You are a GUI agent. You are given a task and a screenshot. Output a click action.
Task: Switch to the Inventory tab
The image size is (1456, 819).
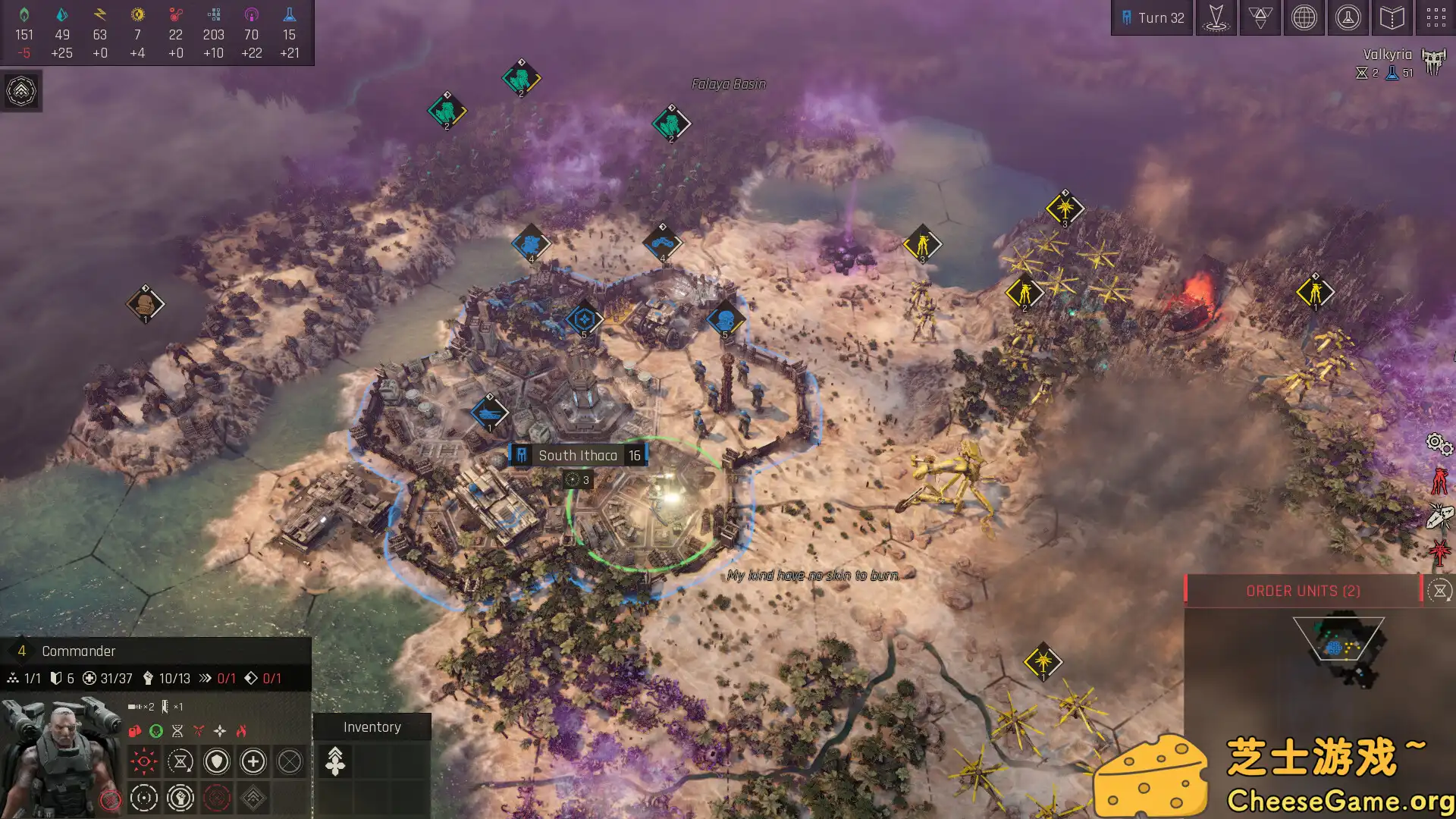click(372, 726)
